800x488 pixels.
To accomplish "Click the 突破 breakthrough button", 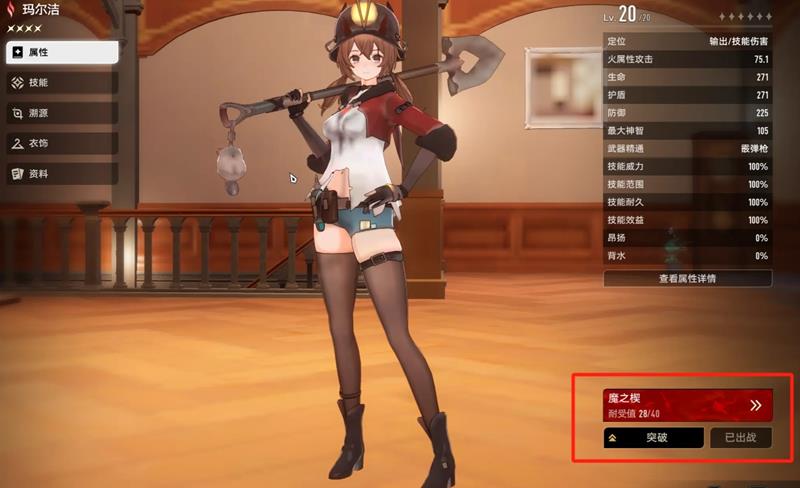I will [x=653, y=437].
